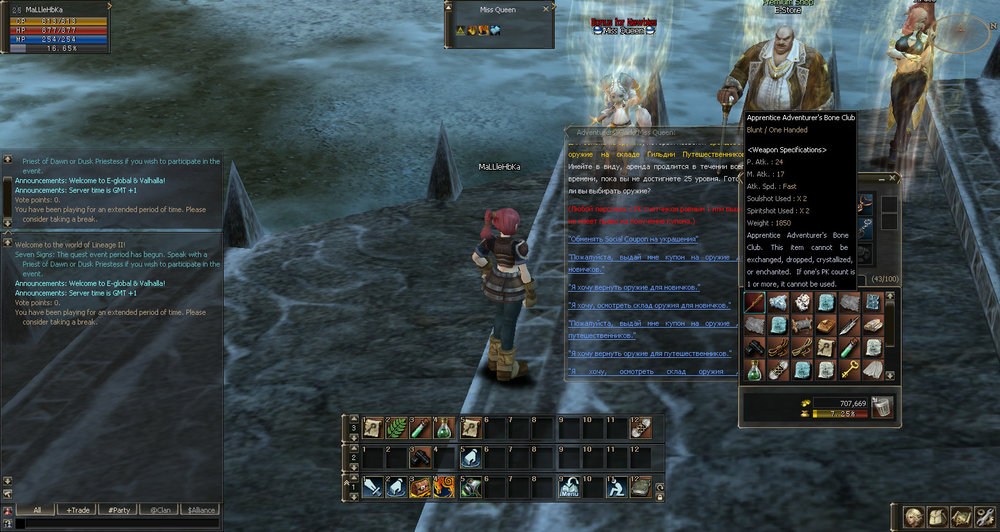Open the treasure chest hotbar icon
1000x532 pixels.
pos(421,487)
